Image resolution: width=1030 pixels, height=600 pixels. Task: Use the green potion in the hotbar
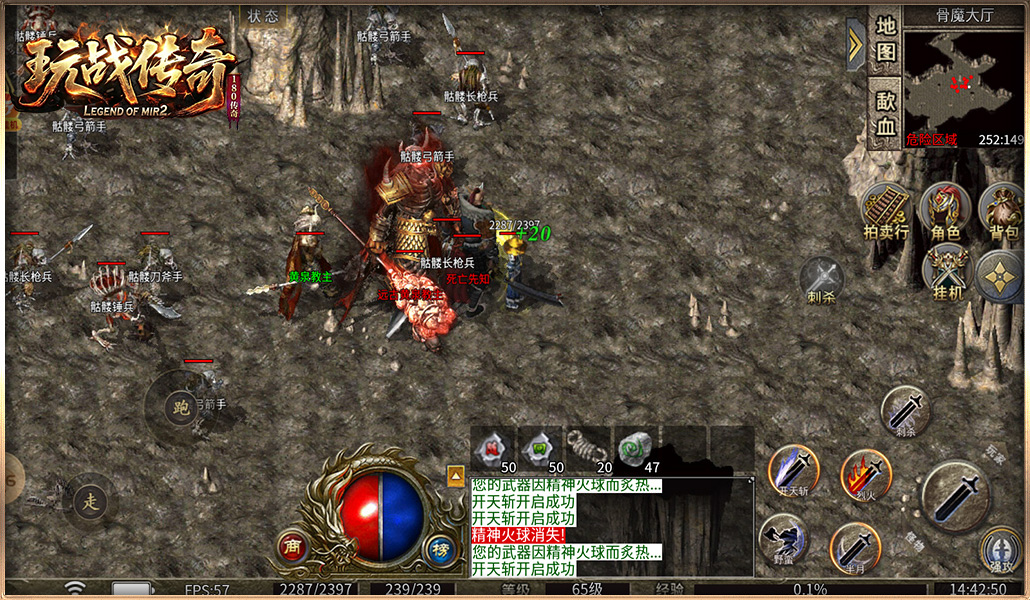click(541, 449)
